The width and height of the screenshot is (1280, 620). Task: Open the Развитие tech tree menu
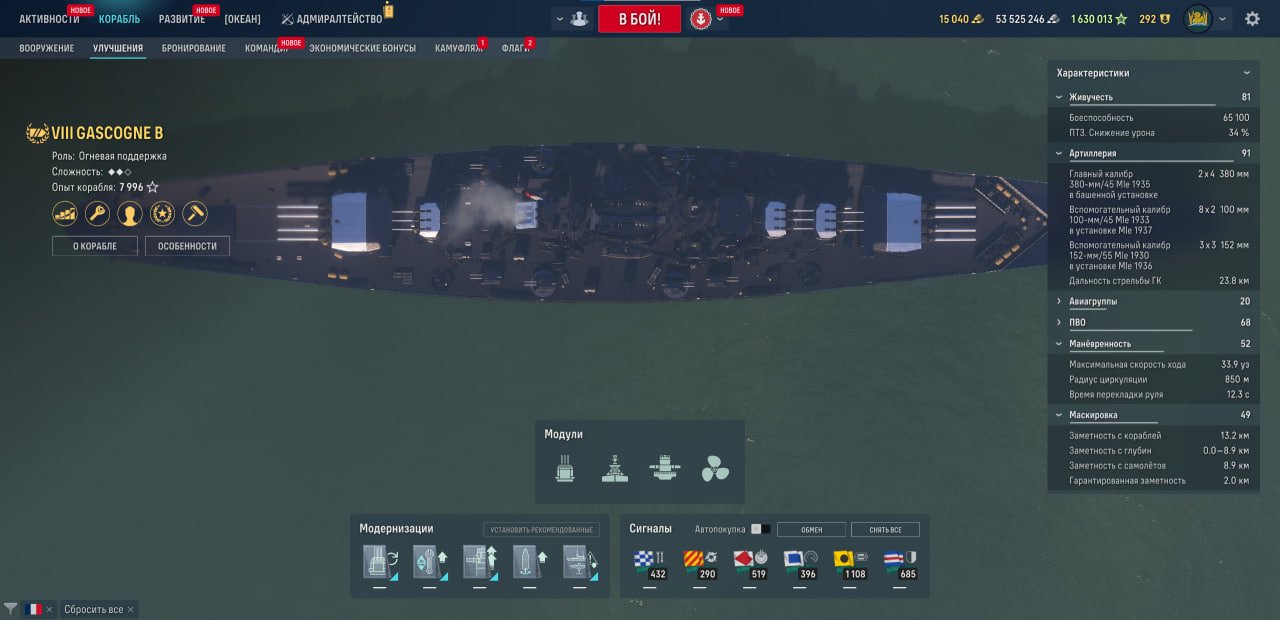pyautogui.click(x=182, y=19)
